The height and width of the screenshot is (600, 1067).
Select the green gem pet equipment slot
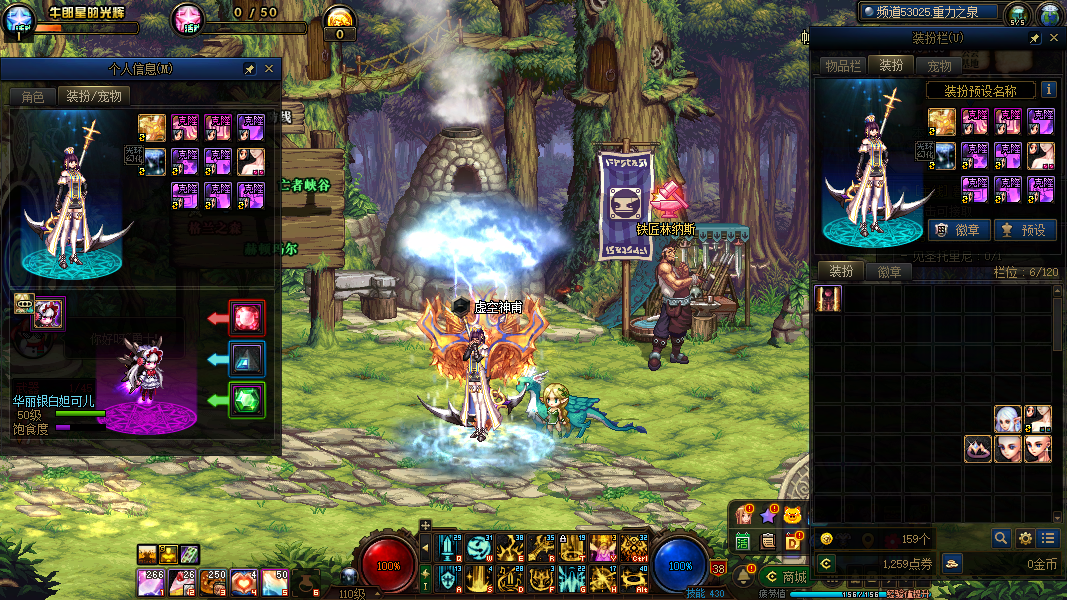(247, 400)
